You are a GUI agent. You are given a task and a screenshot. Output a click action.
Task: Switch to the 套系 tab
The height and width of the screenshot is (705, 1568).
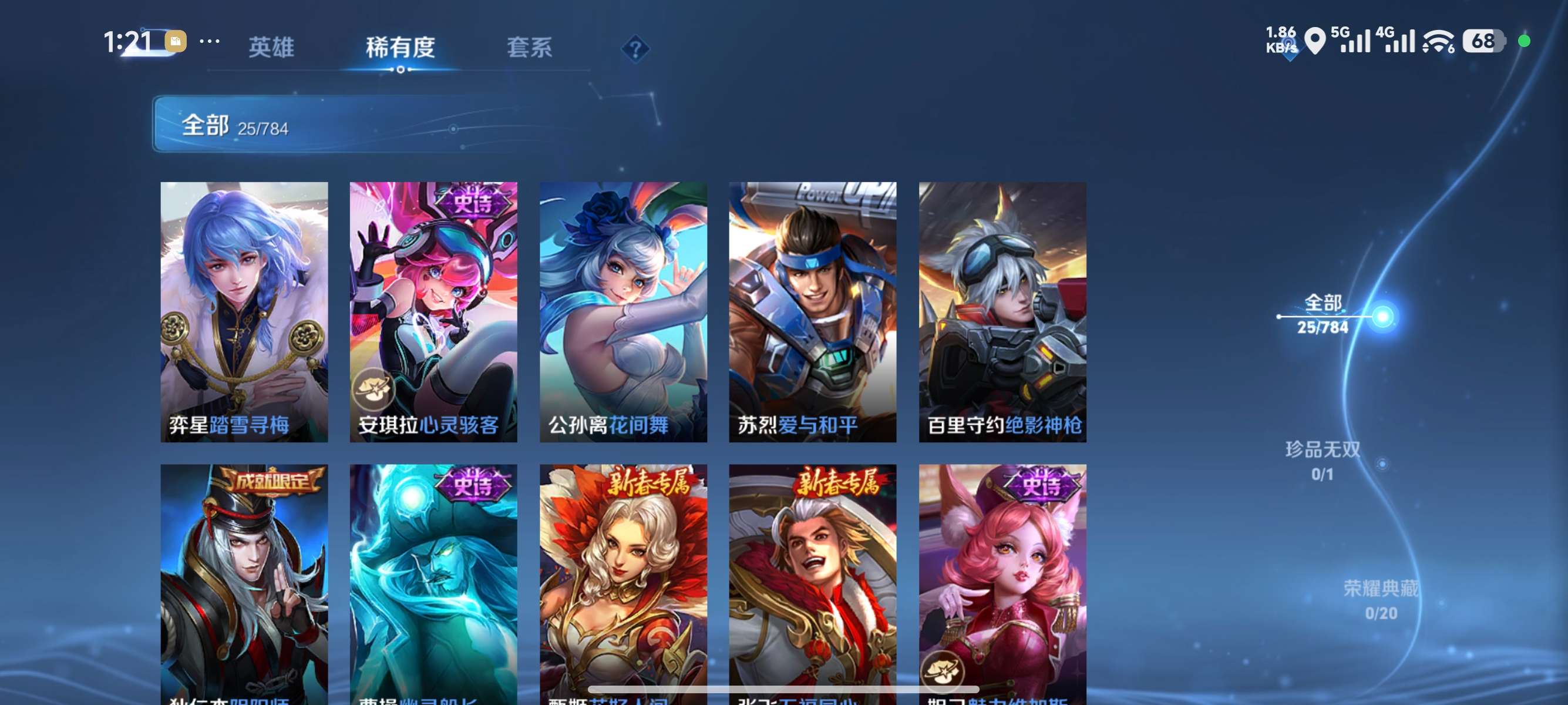[531, 49]
